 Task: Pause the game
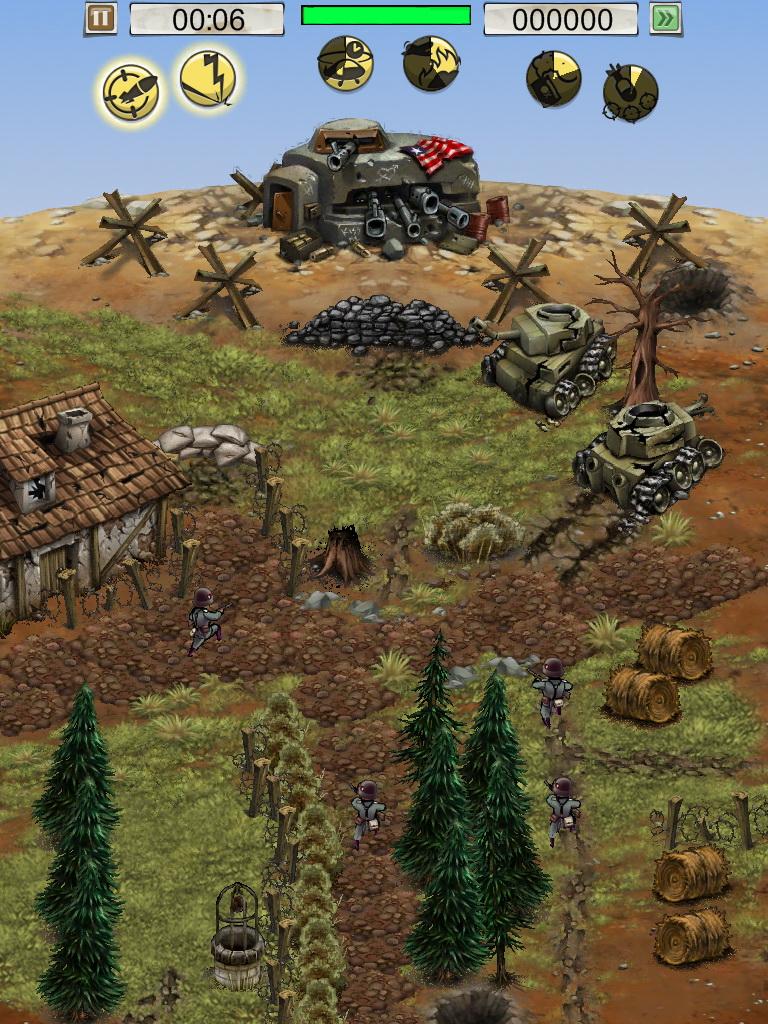click(100, 18)
